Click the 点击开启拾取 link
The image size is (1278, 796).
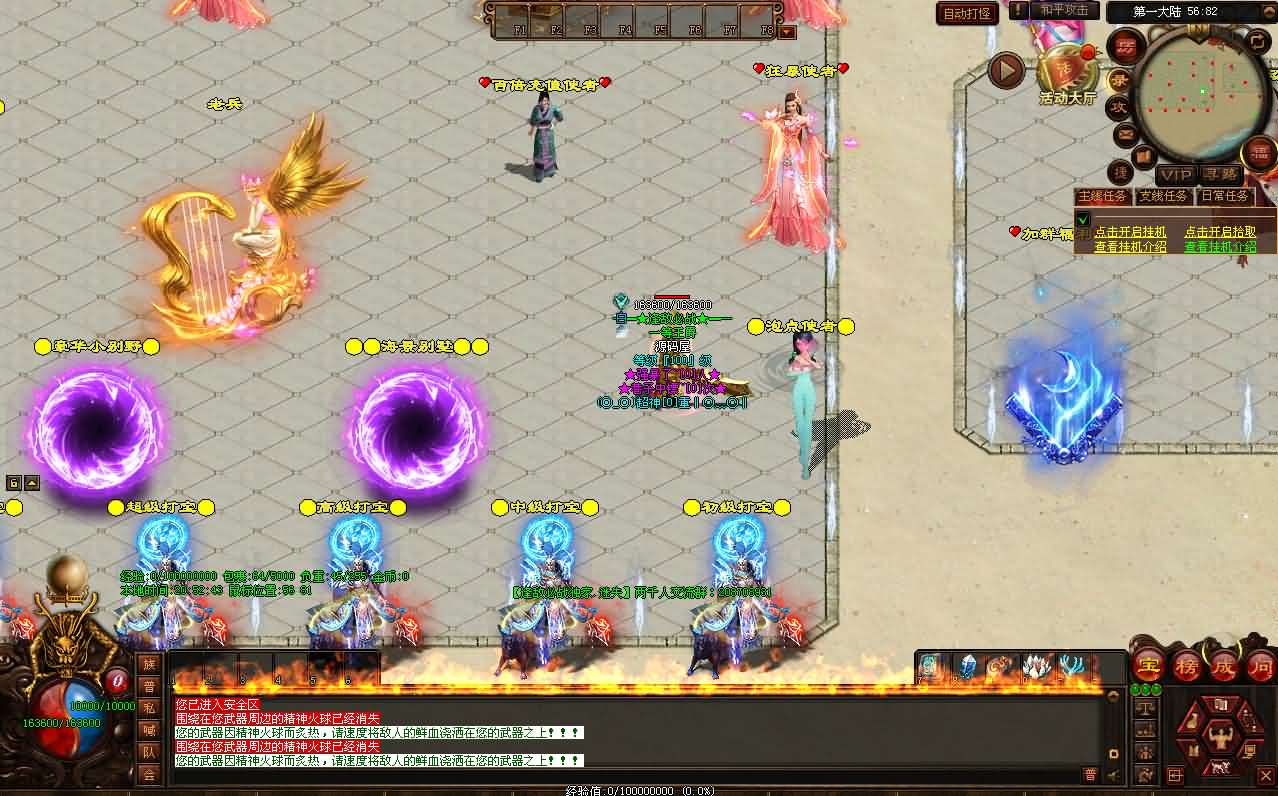tap(1220, 232)
